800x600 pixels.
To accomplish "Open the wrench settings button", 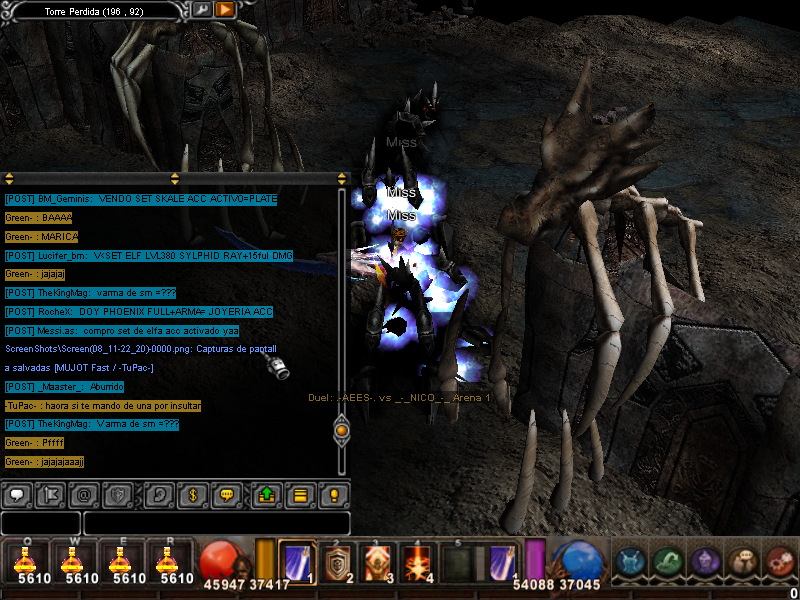I will tap(202, 9).
